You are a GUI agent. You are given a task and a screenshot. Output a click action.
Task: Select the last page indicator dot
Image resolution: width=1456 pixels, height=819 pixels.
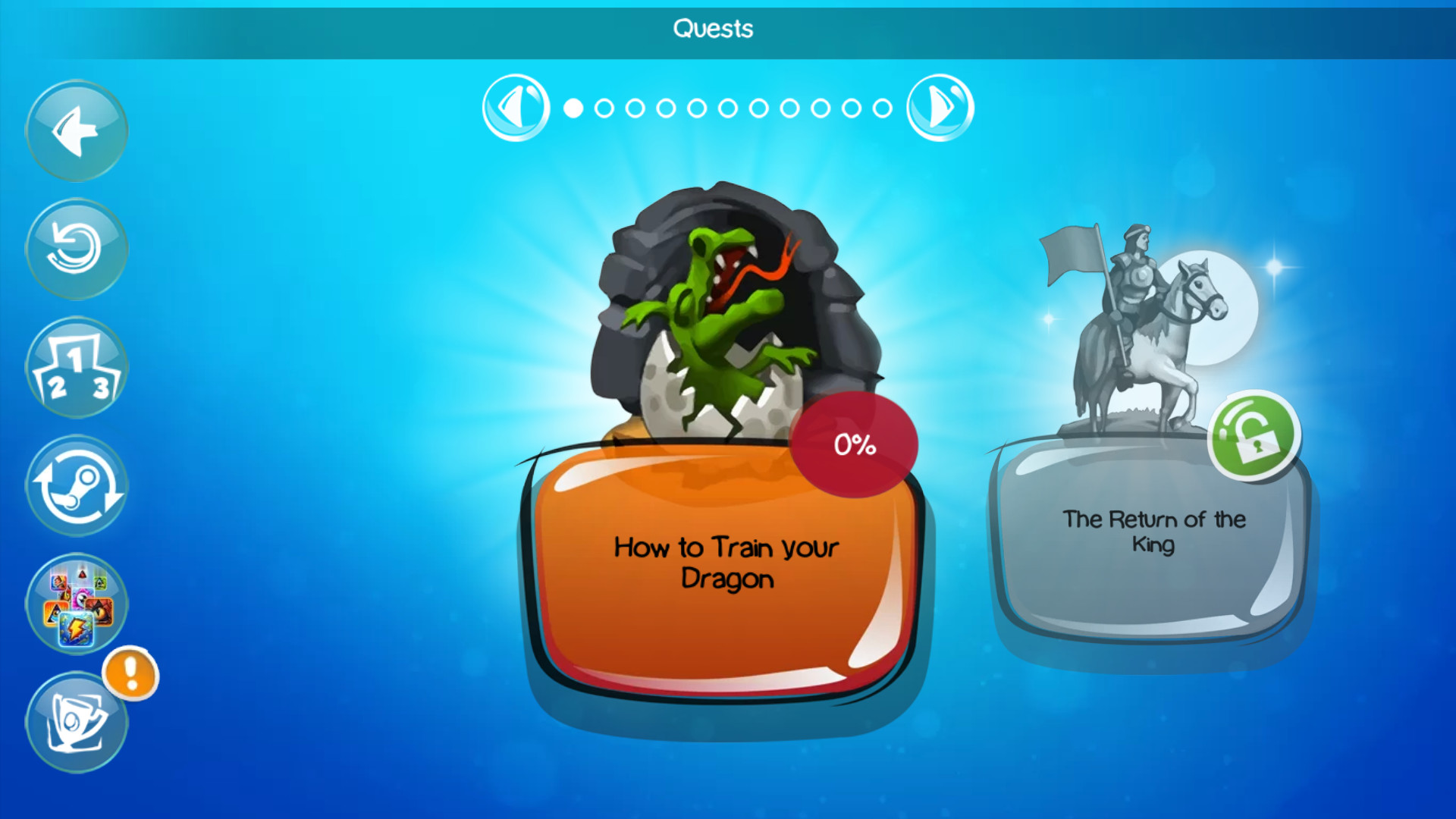(x=880, y=108)
